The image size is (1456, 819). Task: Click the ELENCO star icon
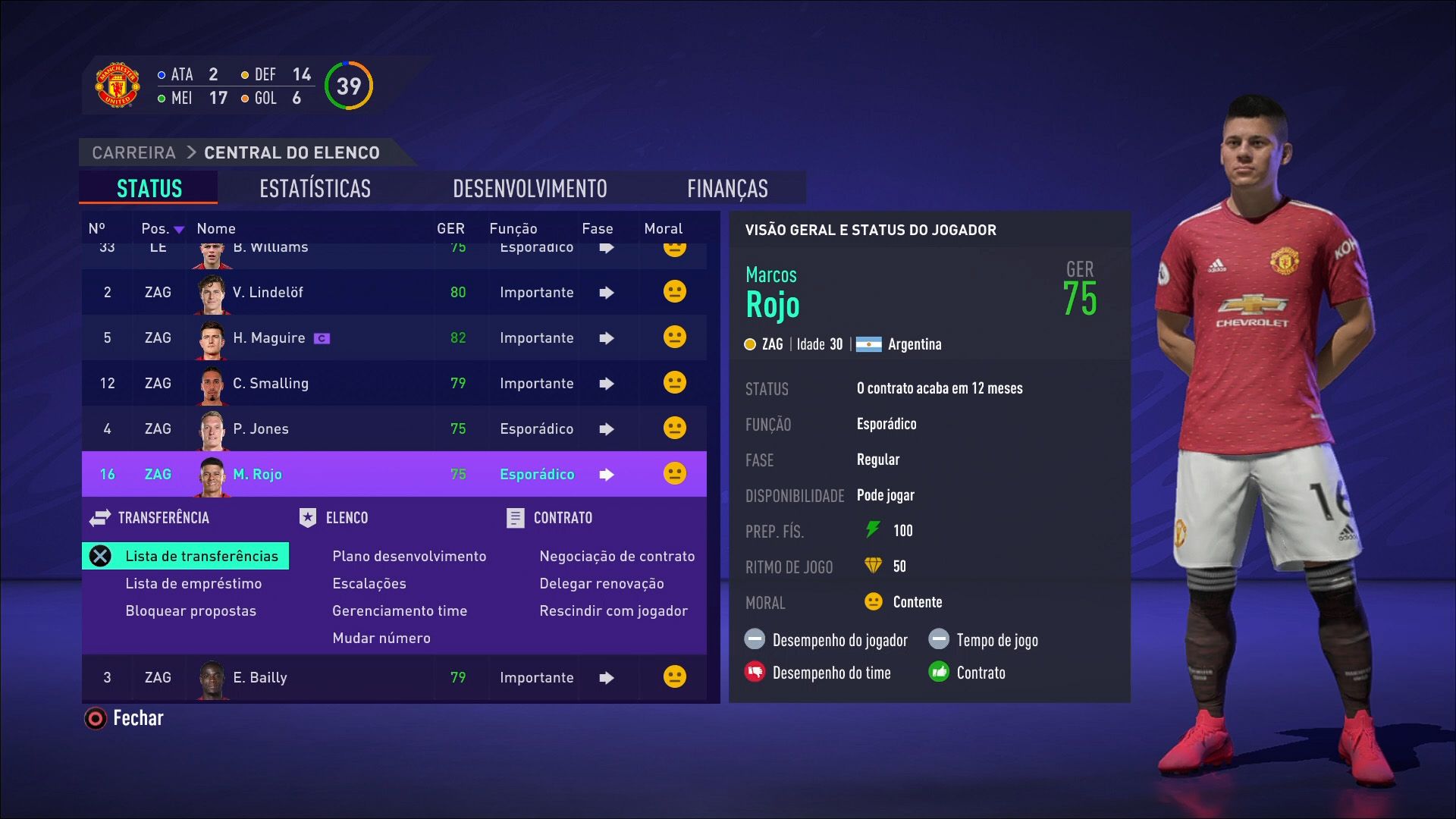306,518
